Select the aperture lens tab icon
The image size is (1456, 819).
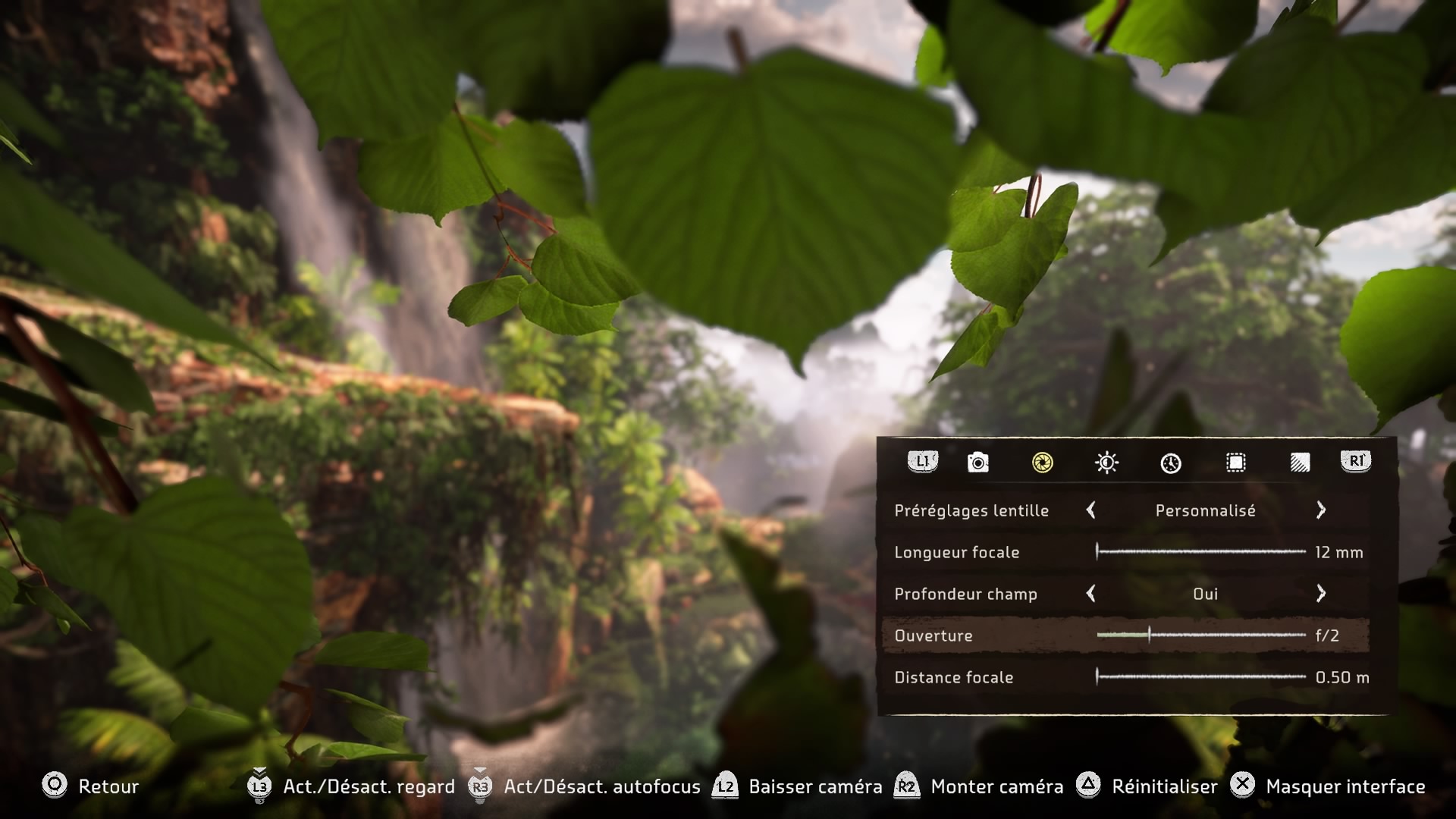pyautogui.click(x=1043, y=462)
